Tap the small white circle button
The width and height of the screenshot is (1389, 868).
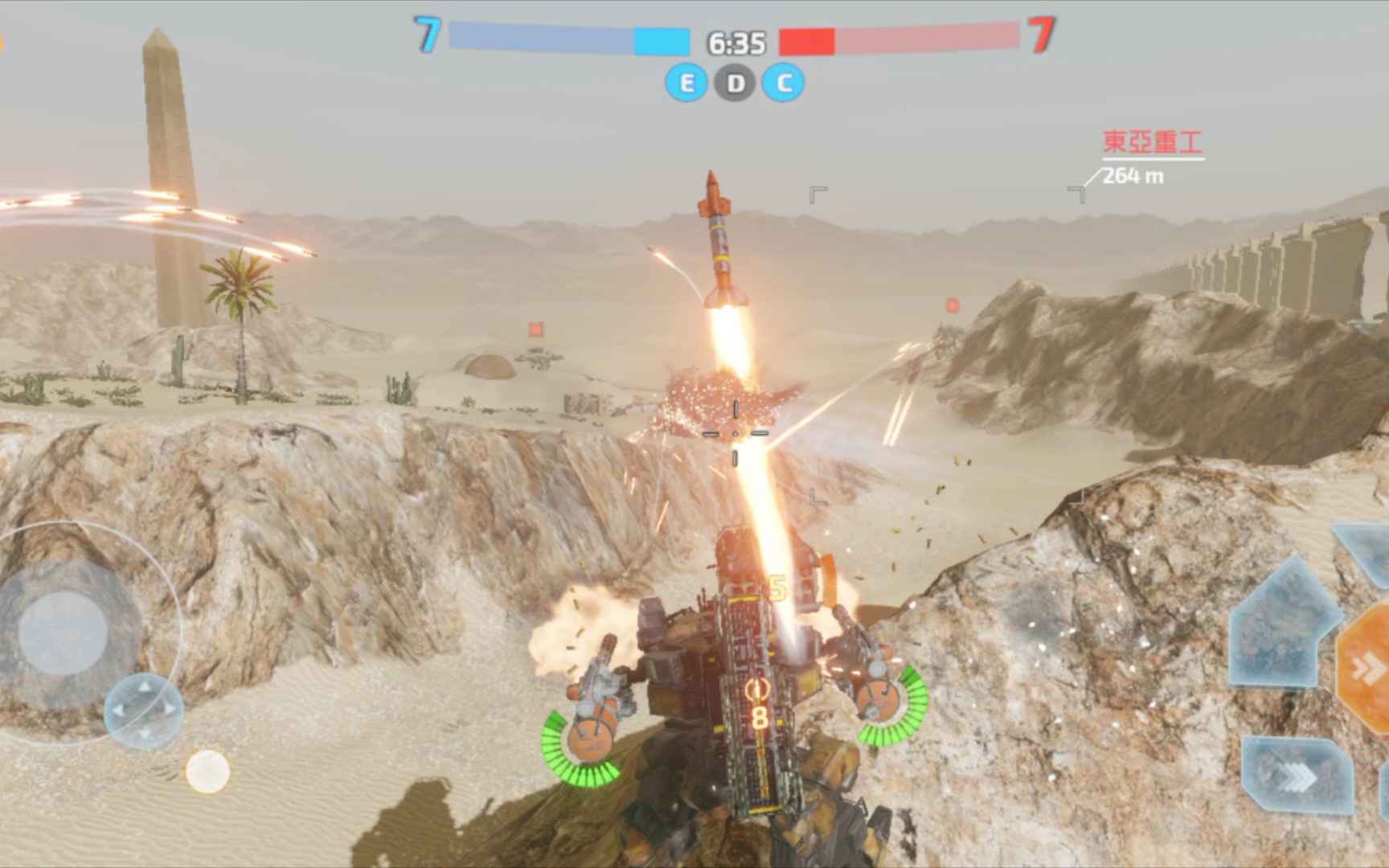point(207,771)
